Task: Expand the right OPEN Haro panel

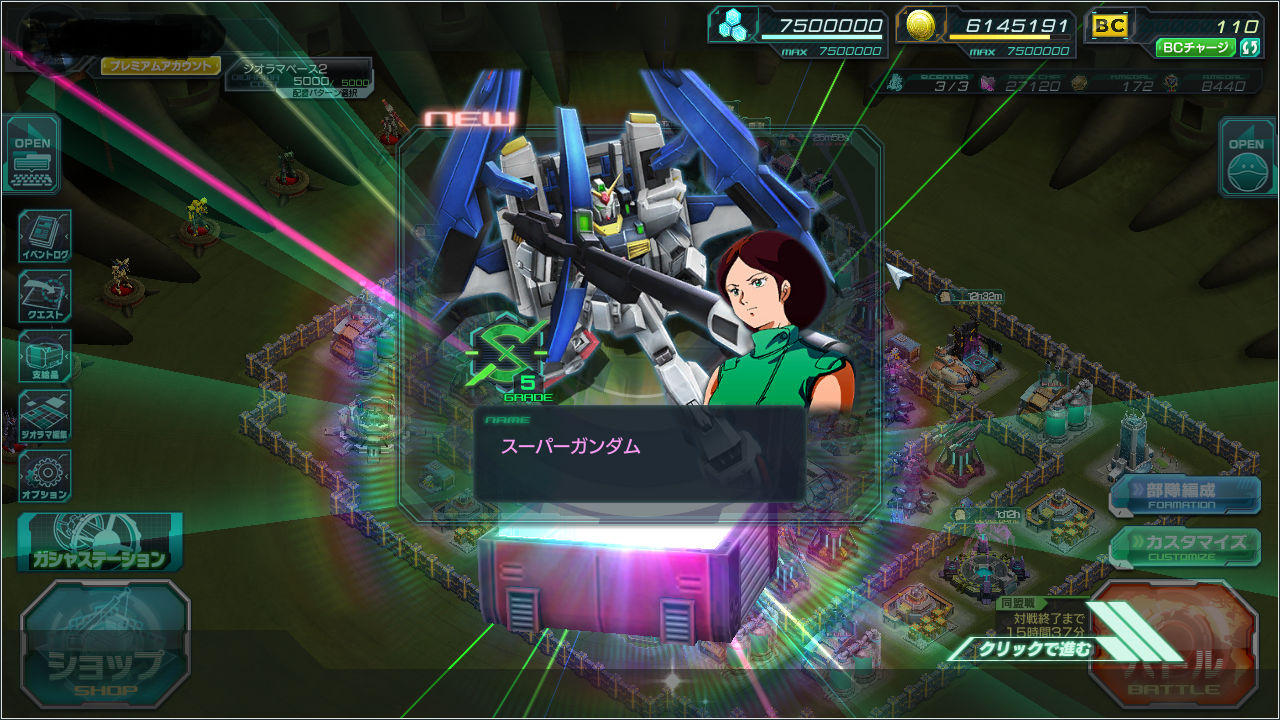Action: coord(1247,157)
